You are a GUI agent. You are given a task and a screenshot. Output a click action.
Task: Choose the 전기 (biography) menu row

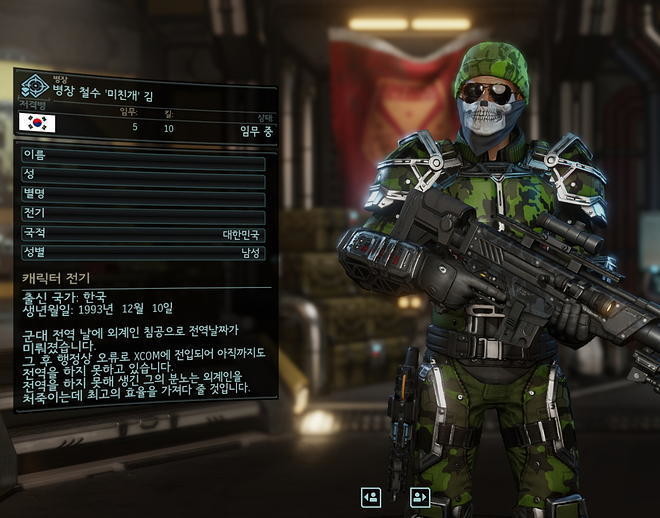[142, 213]
